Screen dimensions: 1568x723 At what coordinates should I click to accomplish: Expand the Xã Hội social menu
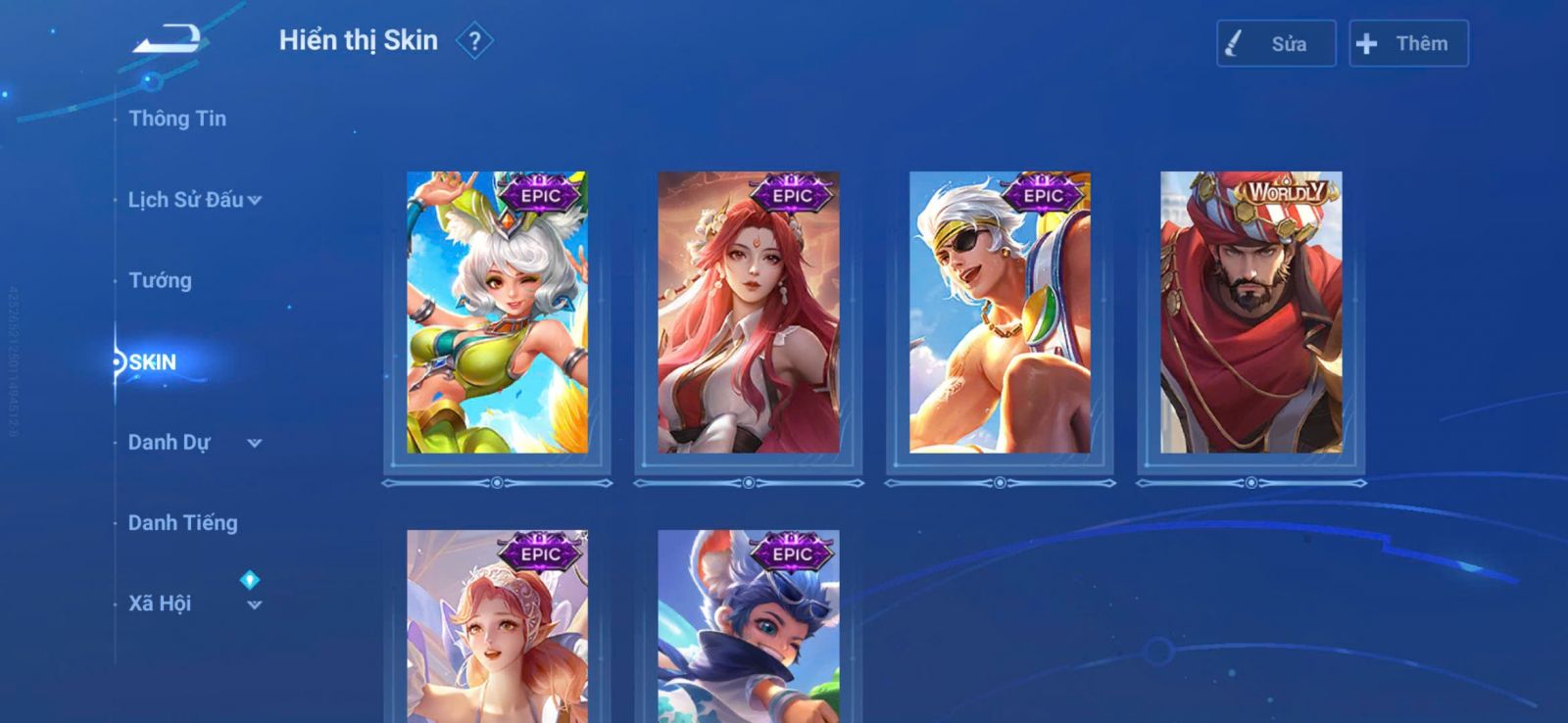coord(194,603)
